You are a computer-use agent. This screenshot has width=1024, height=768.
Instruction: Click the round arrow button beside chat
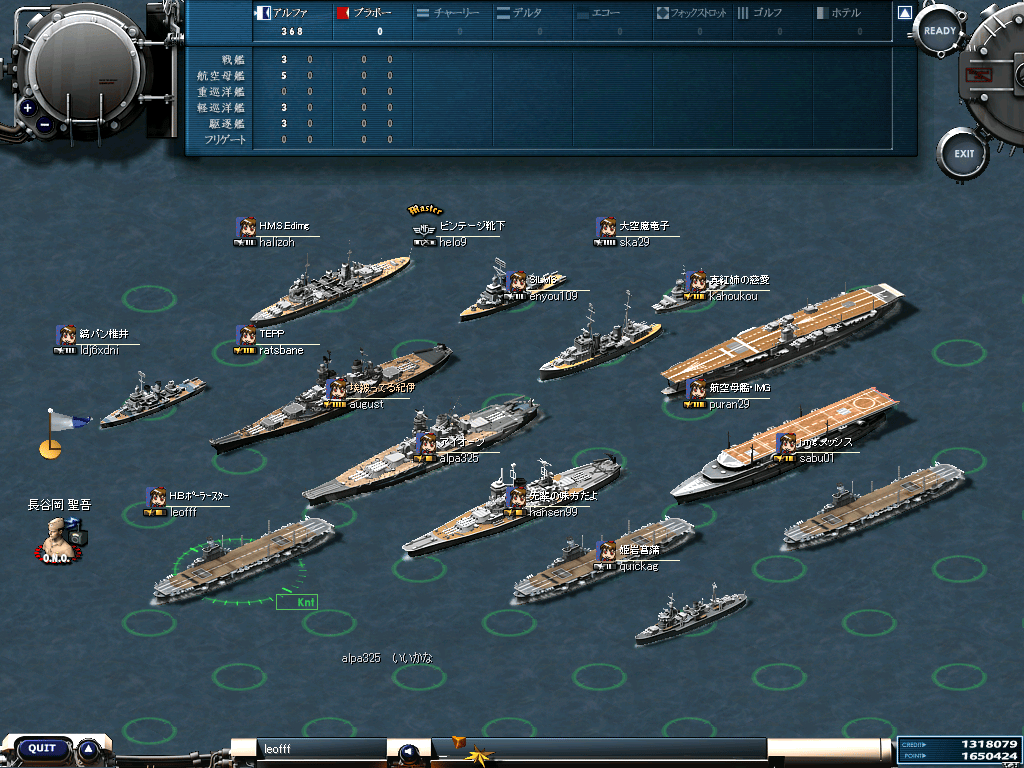(x=407, y=751)
